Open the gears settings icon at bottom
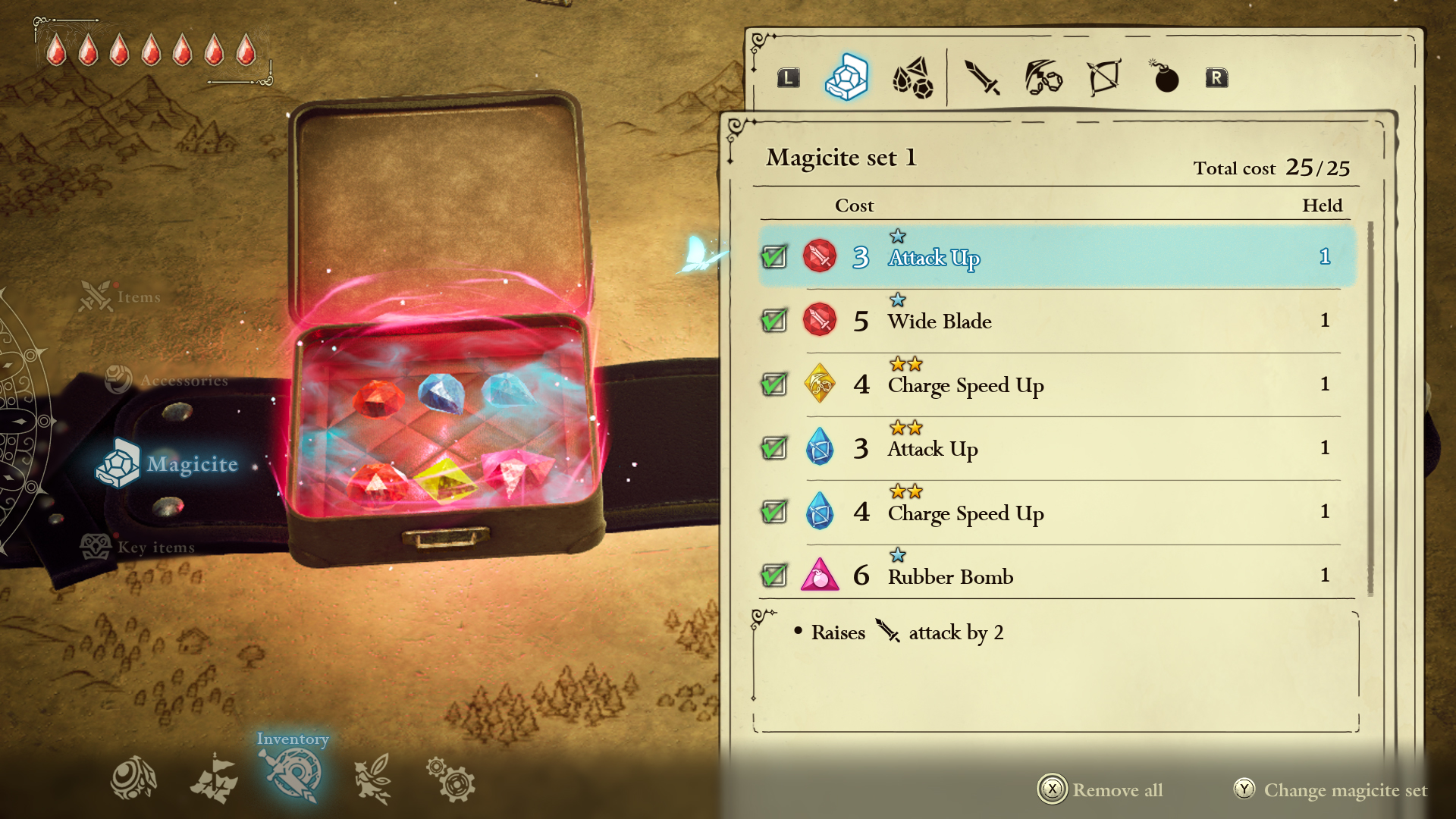The width and height of the screenshot is (1456, 819). click(452, 777)
